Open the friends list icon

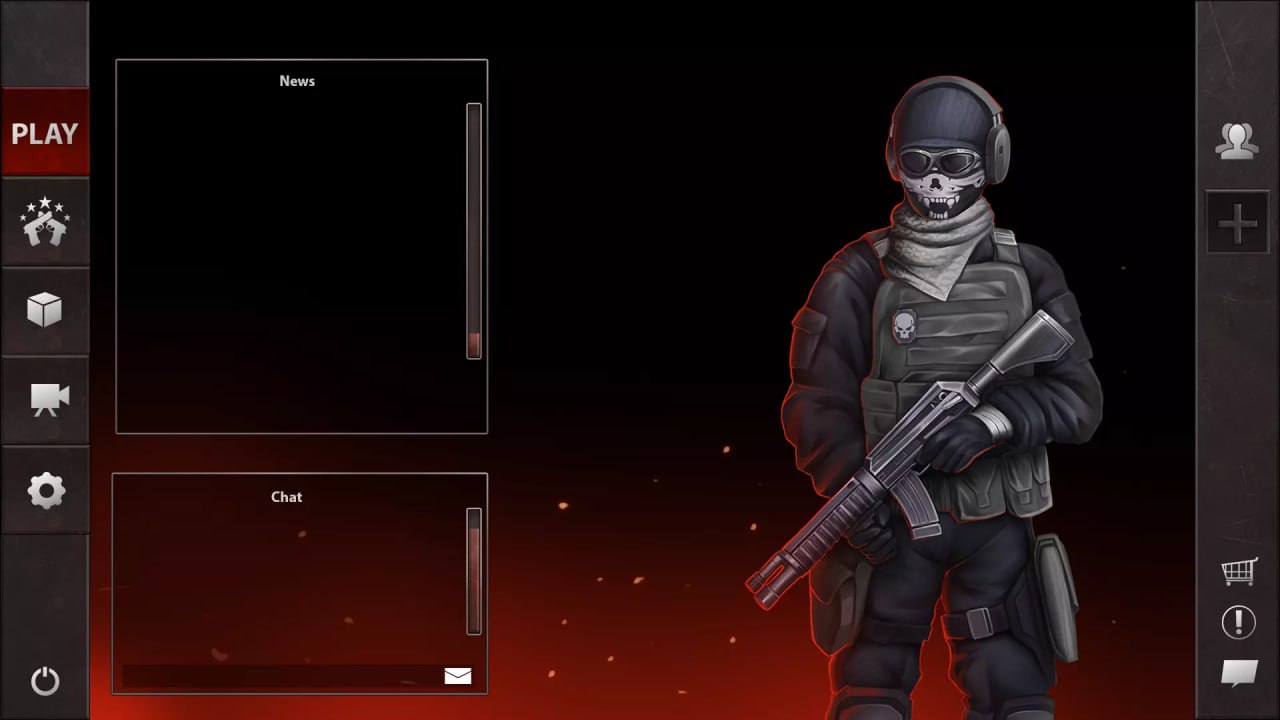coord(1238,139)
